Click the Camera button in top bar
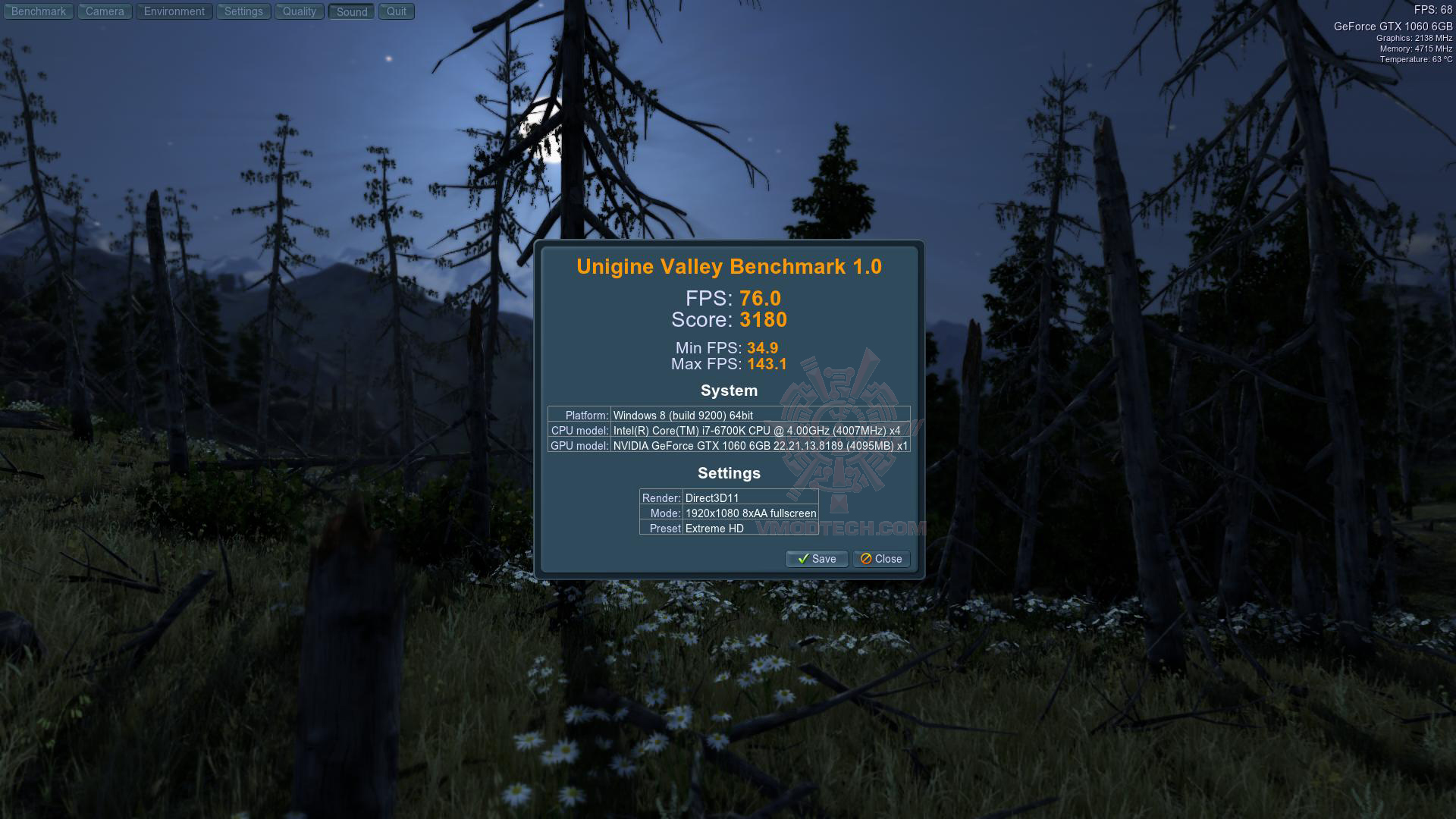 (105, 11)
